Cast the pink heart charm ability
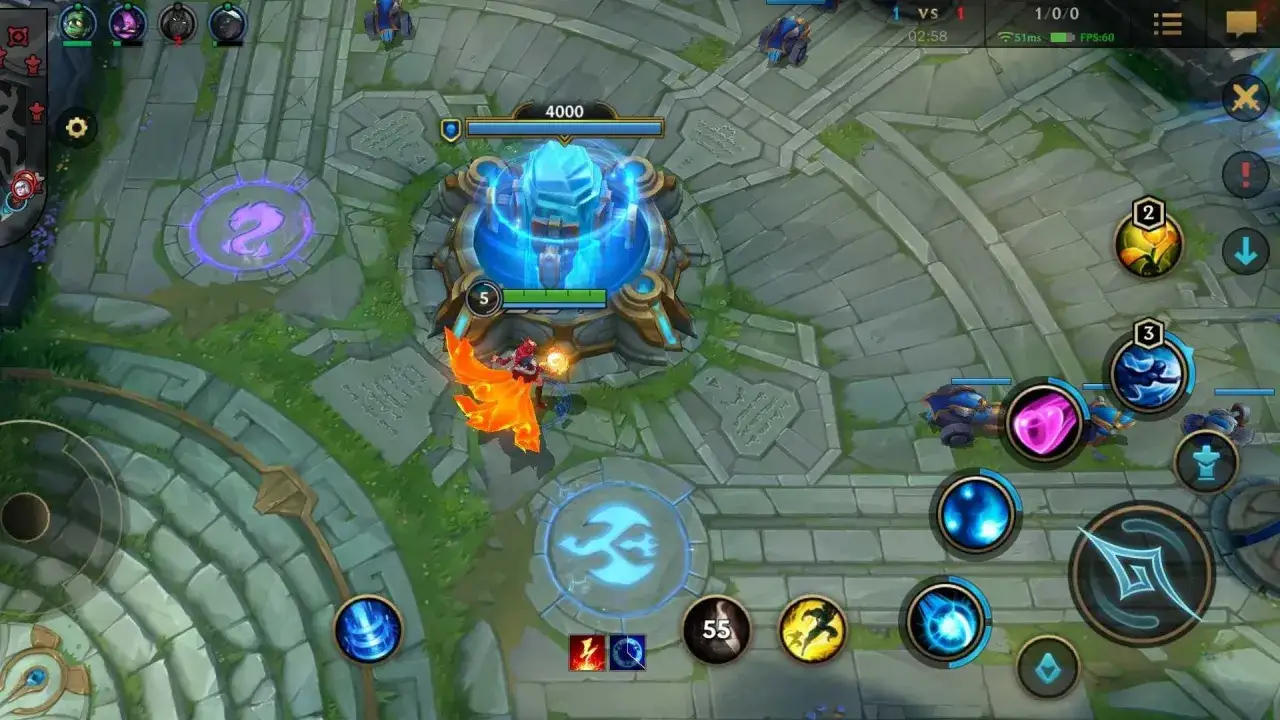This screenshot has width=1280, height=720. (1044, 422)
